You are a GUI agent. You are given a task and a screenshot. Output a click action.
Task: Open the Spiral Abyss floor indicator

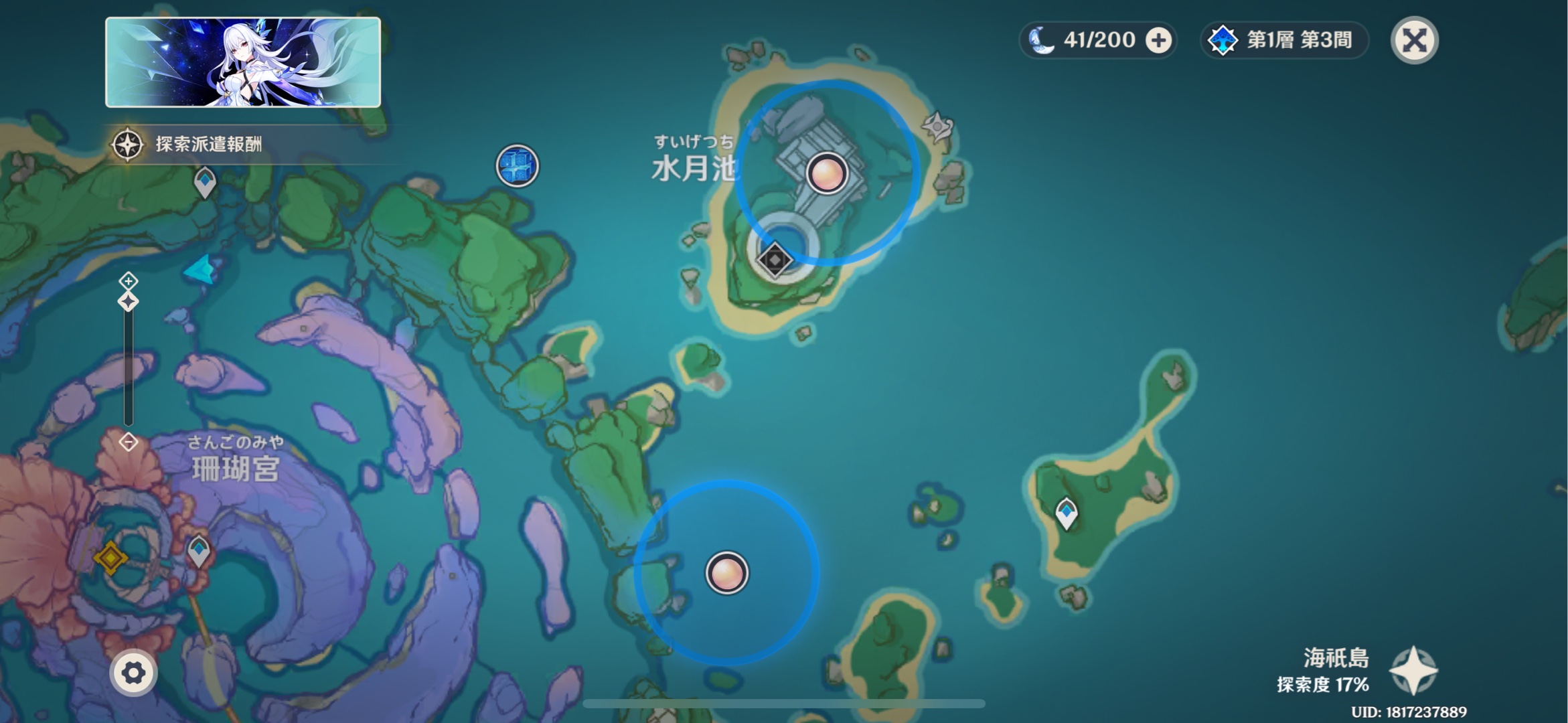[x=1284, y=40]
